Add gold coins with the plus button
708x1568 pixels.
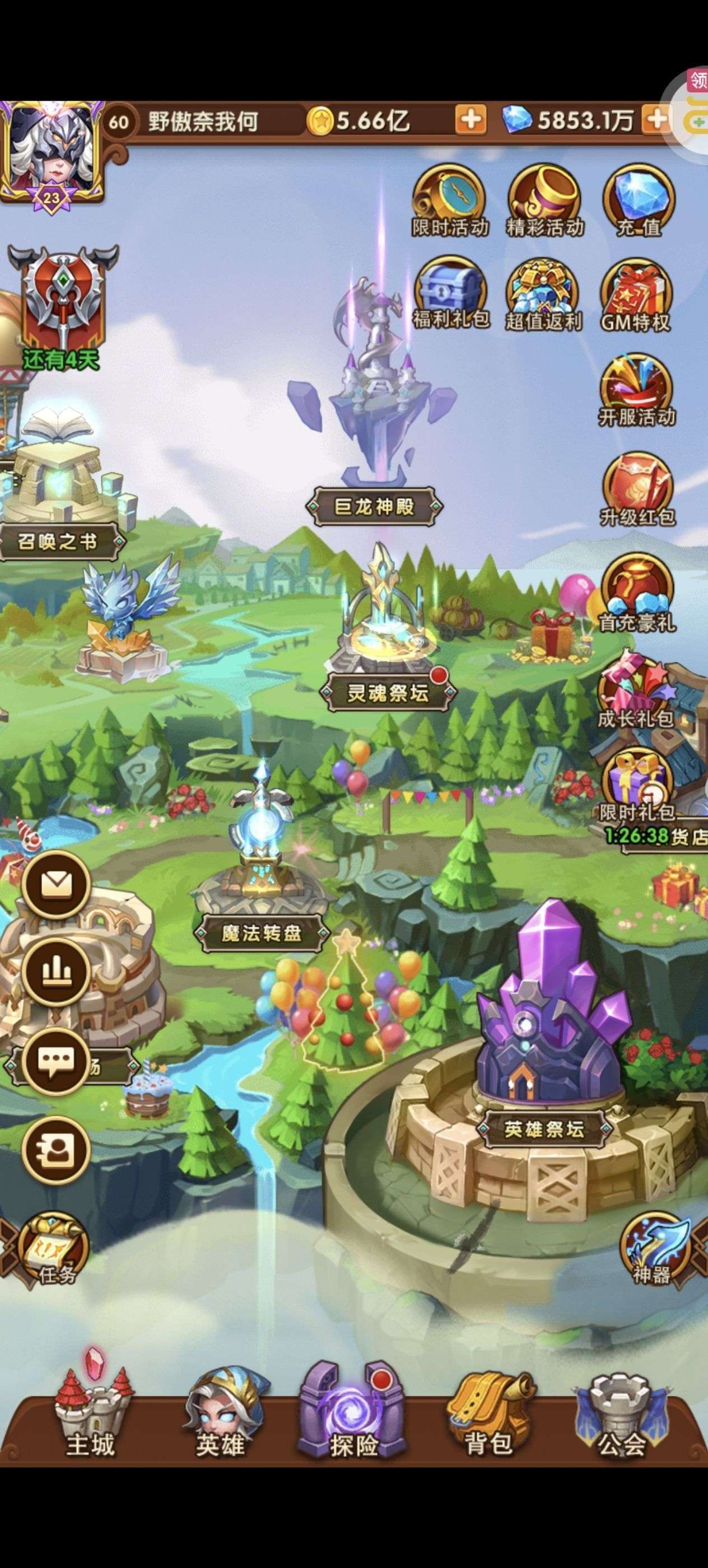[471, 120]
